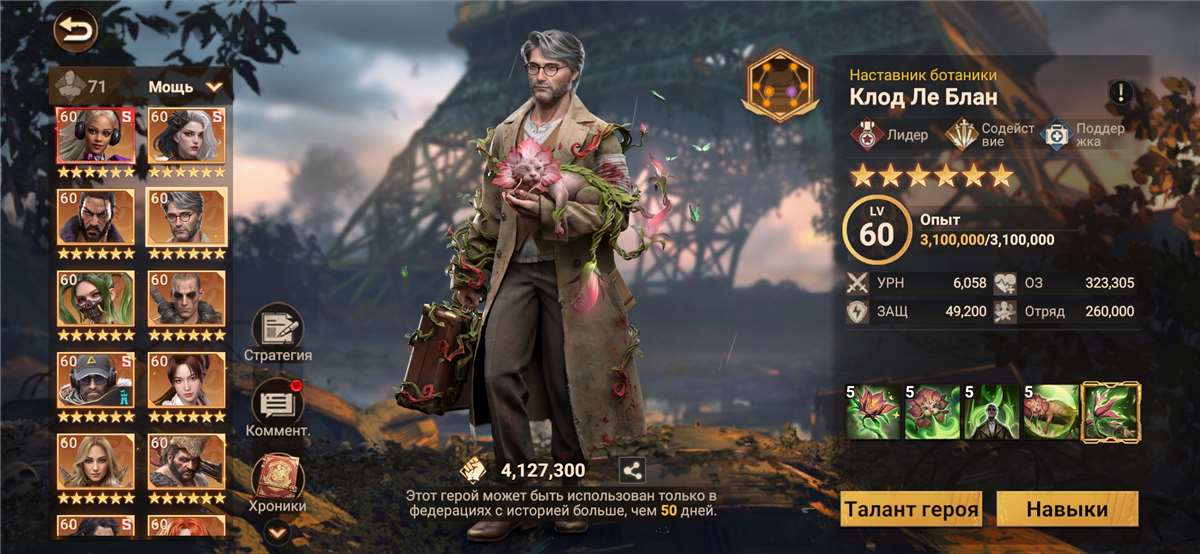Open the Навыки skills button
This screenshot has width=1200, height=554.
pyautogui.click(x=1067, y=509)
